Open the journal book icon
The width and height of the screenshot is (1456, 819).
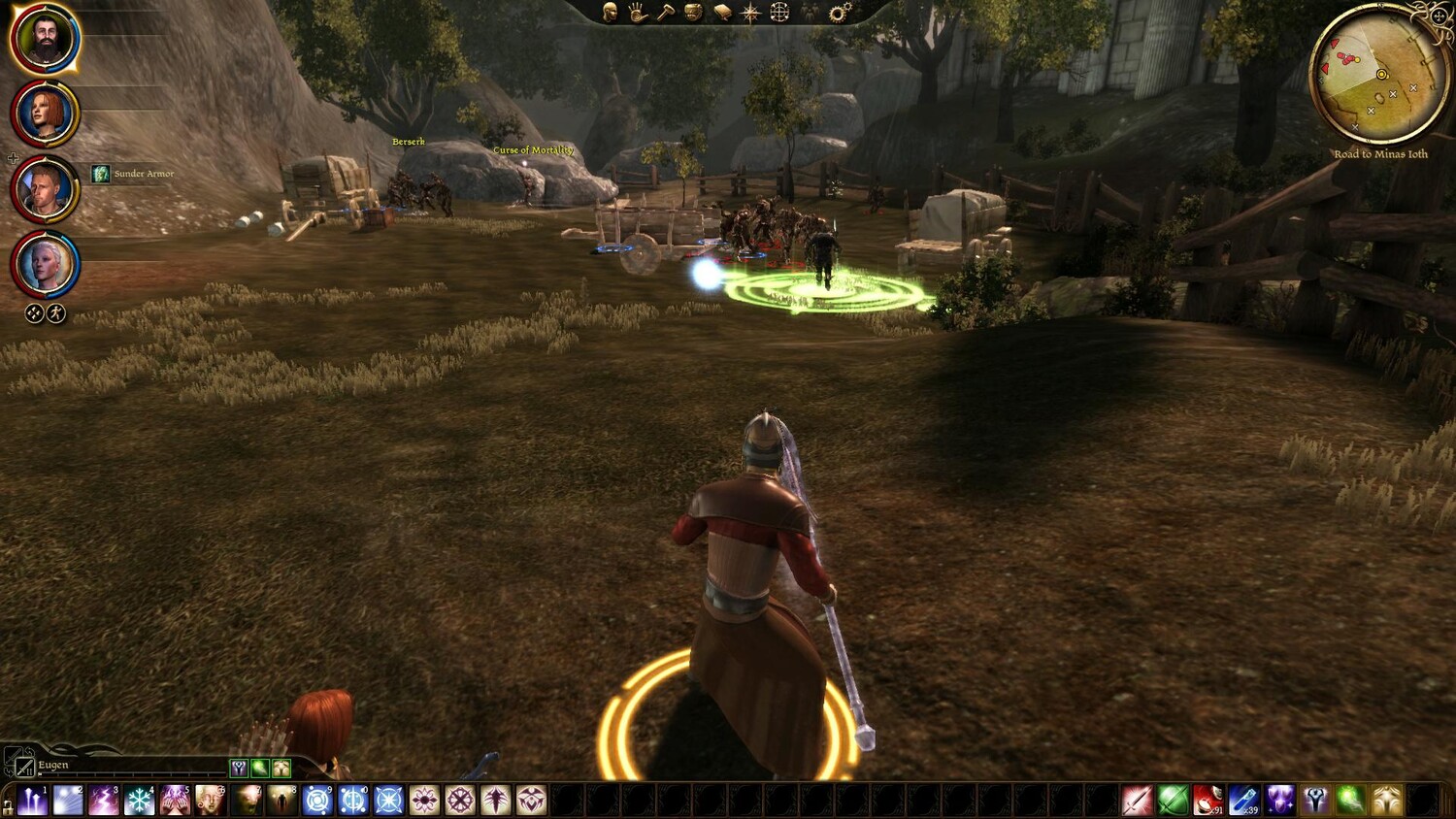coord(722,13)
